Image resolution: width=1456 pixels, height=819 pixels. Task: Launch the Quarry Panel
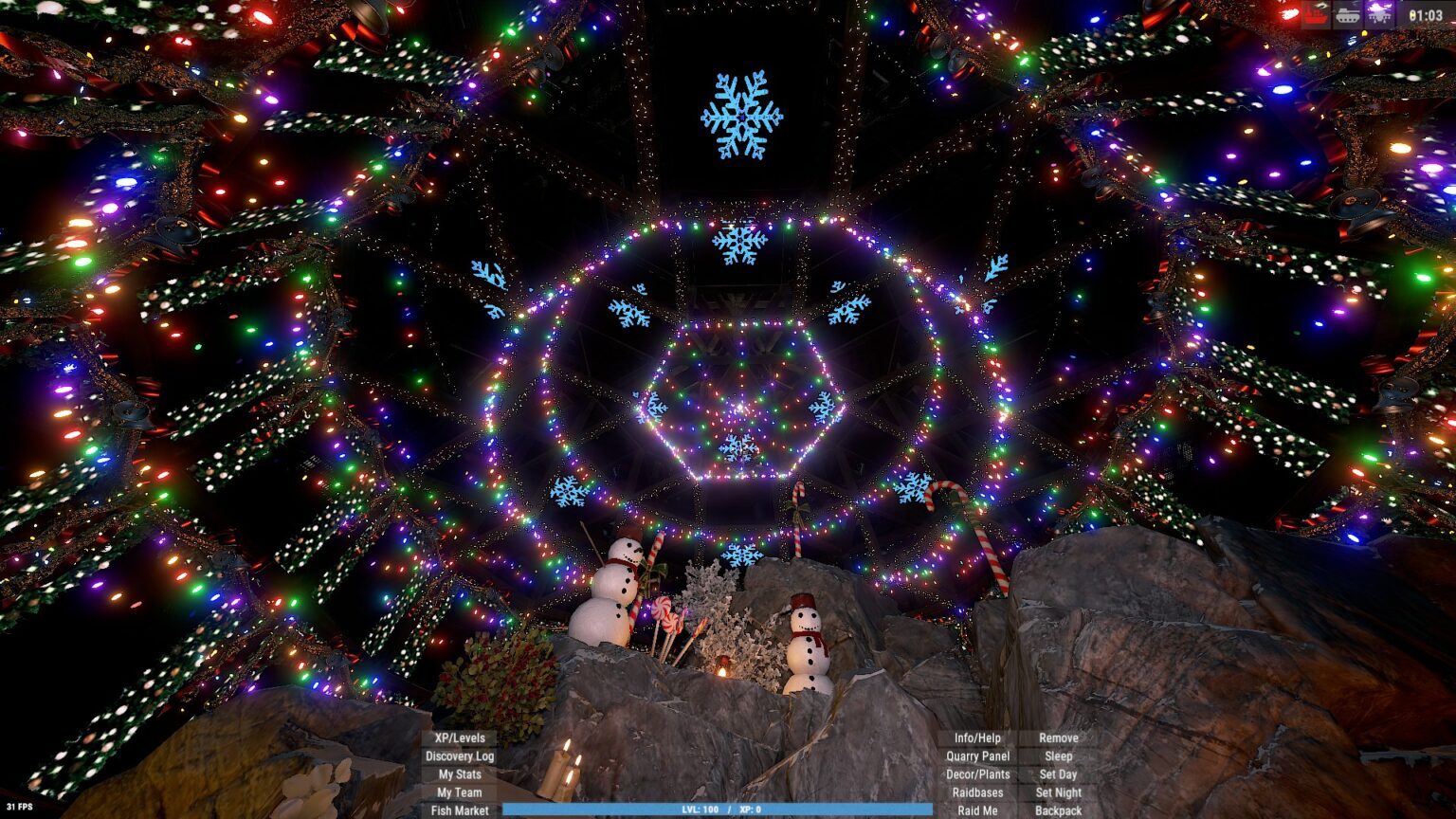pyautogui.click(x=977, y=756)
